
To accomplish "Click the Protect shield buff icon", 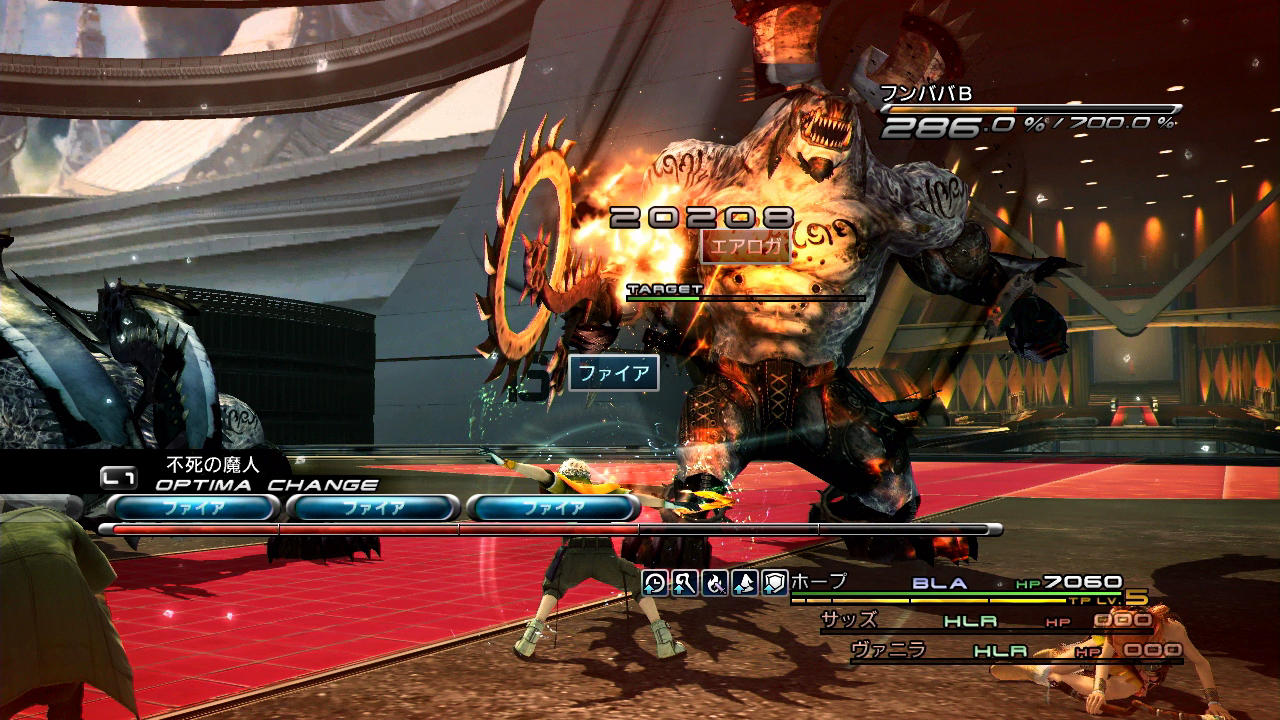I will click(774, 584).
